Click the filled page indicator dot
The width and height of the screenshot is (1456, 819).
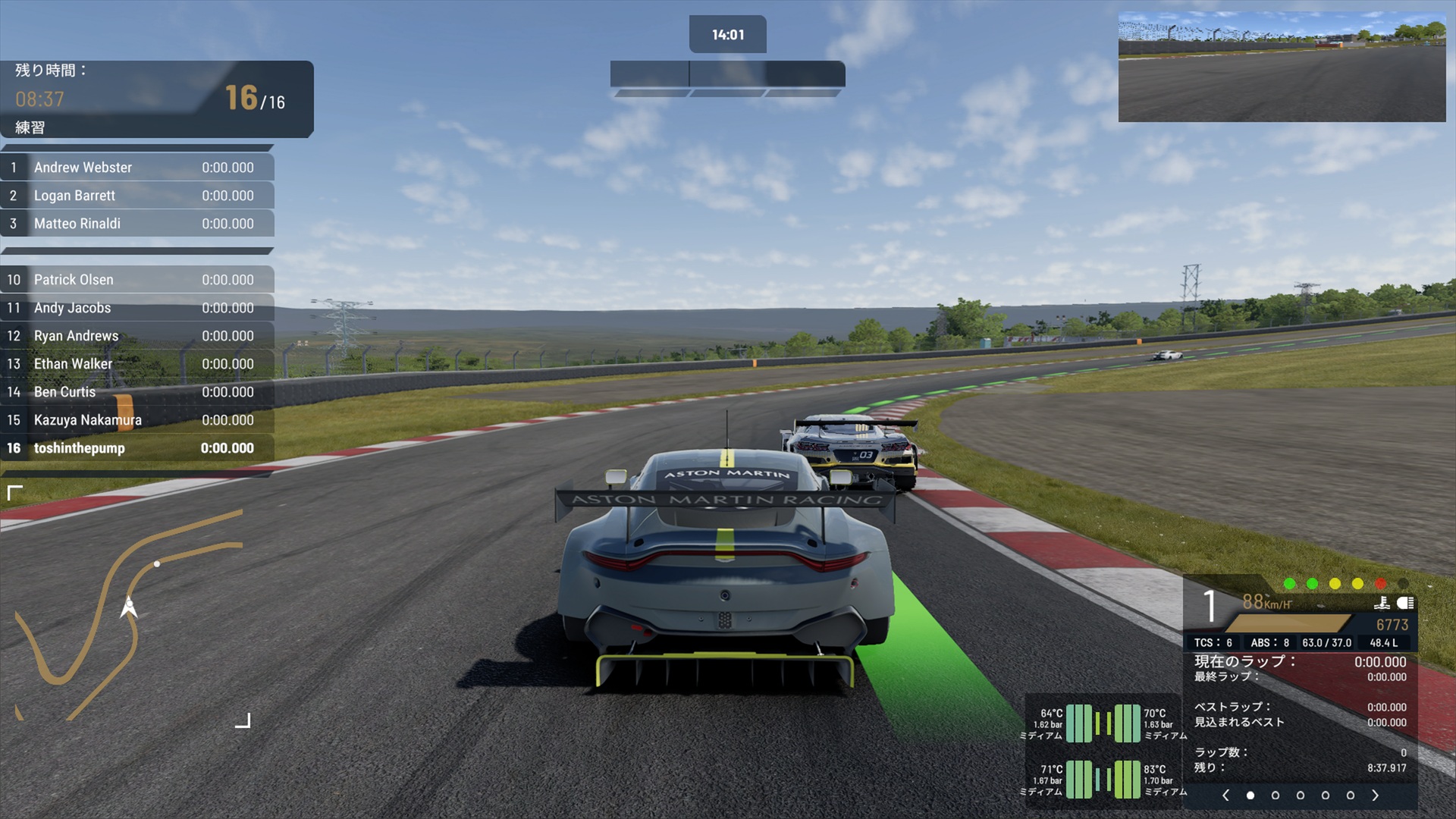point(1250,795)
